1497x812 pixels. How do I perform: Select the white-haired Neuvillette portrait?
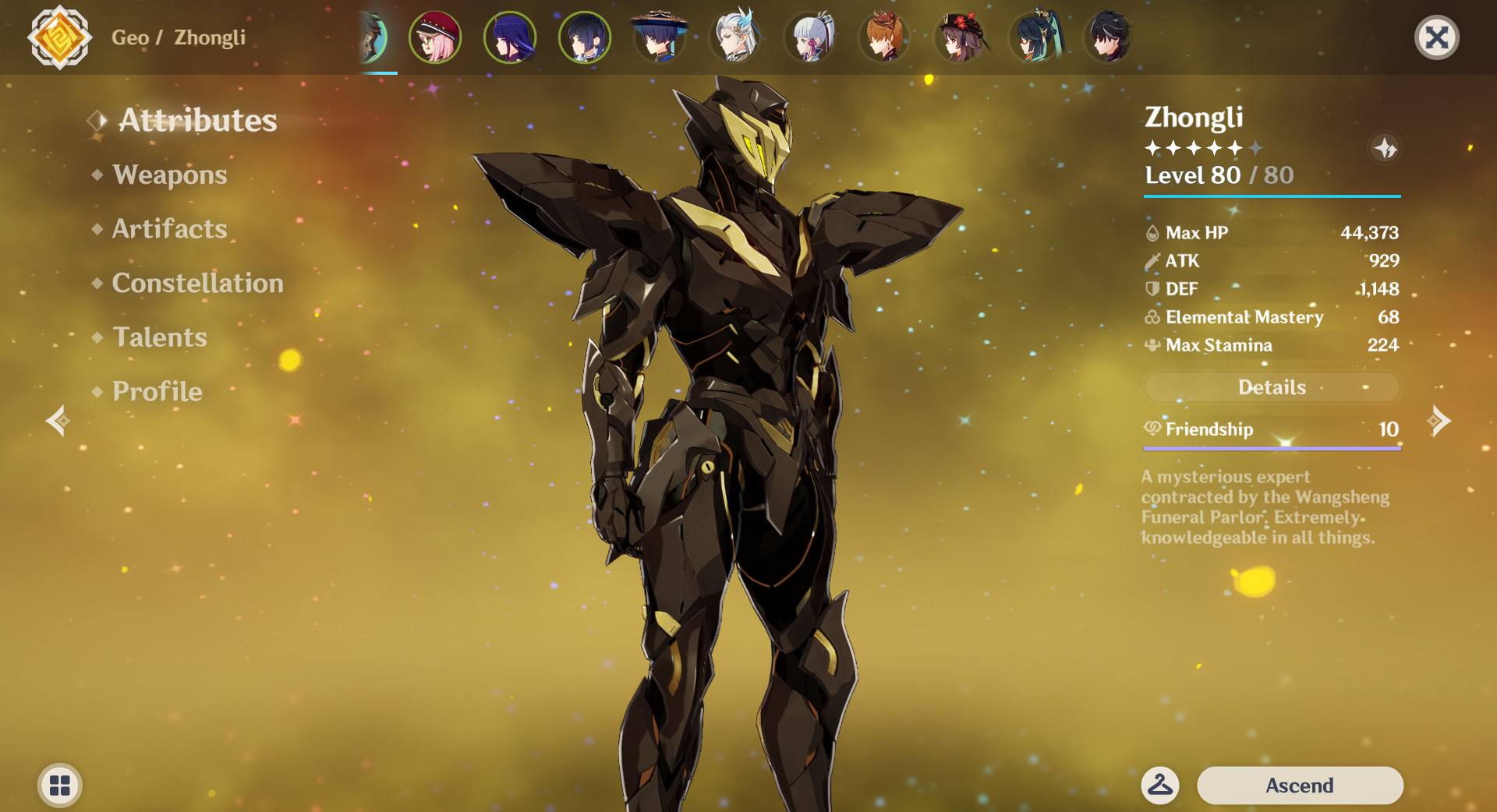(734, 37)
